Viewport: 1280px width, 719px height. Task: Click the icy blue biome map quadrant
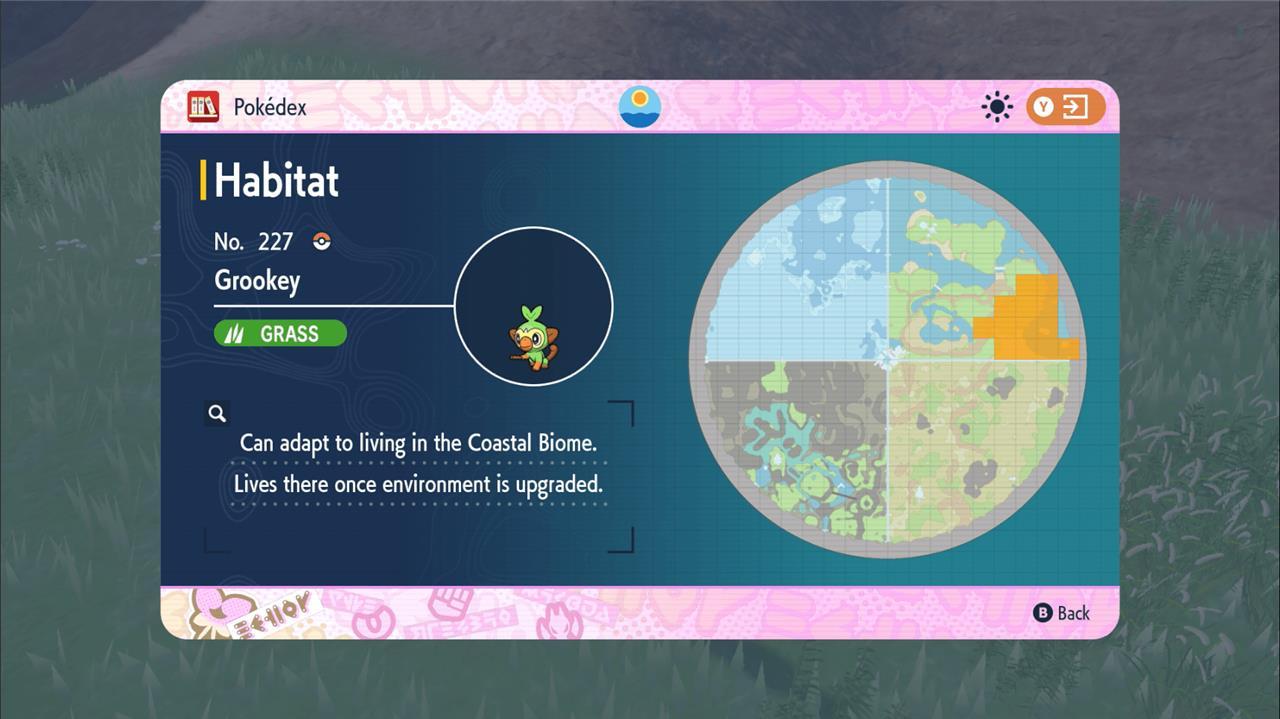[800, 280]
